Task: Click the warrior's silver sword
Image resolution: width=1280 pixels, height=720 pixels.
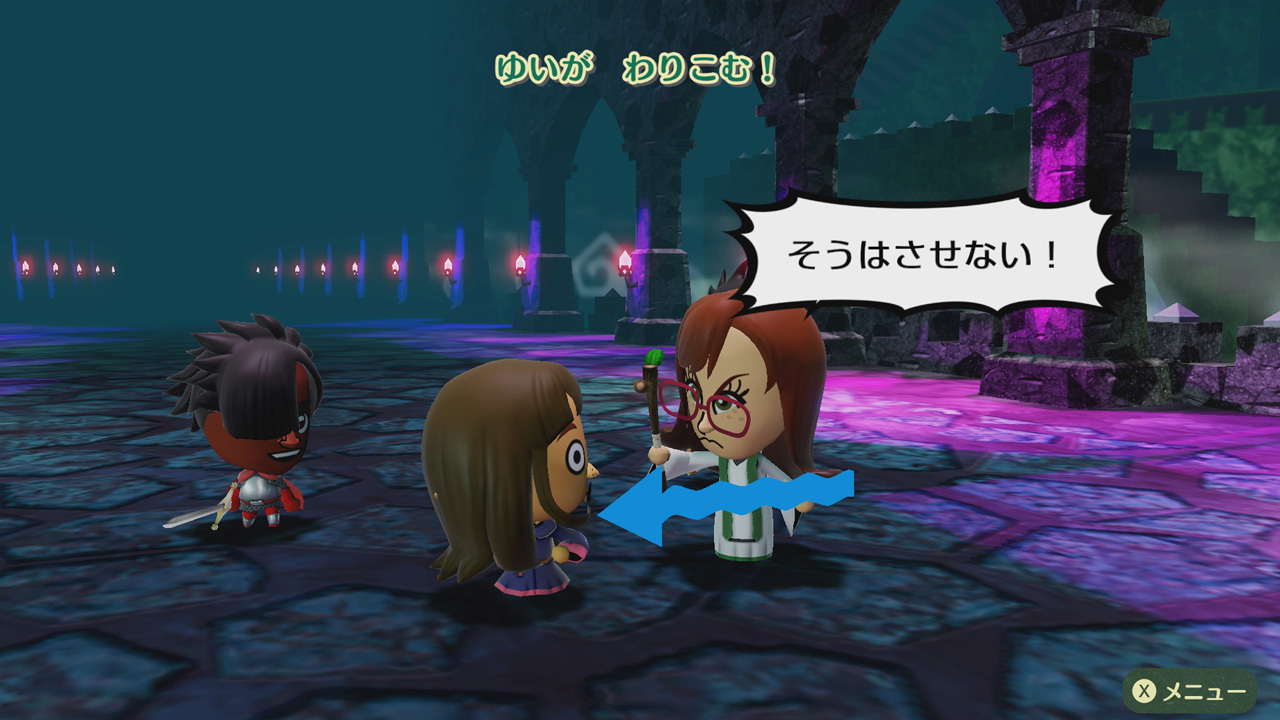Action: coord(196,516)
